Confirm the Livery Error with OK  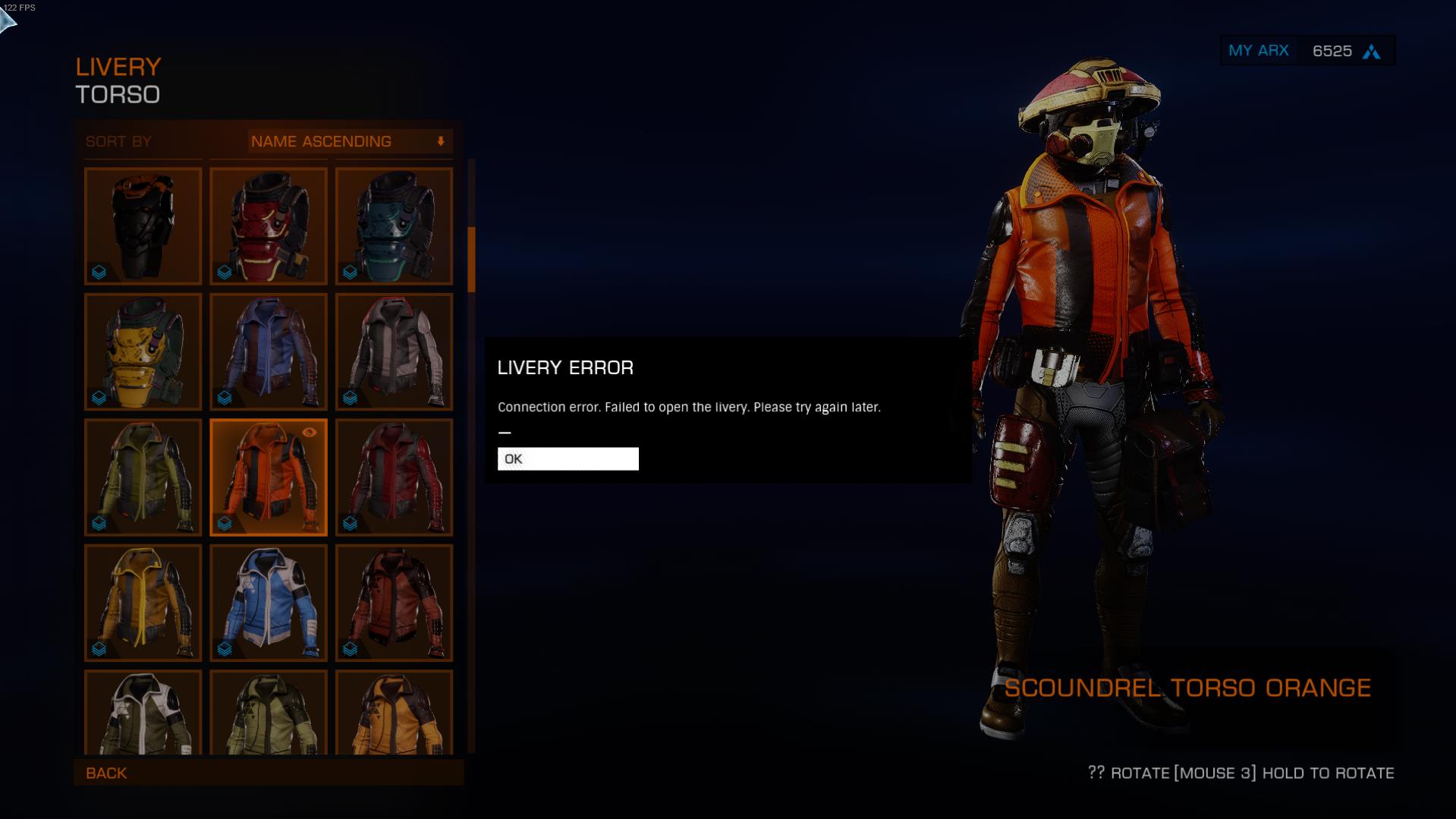pos(568,458)
